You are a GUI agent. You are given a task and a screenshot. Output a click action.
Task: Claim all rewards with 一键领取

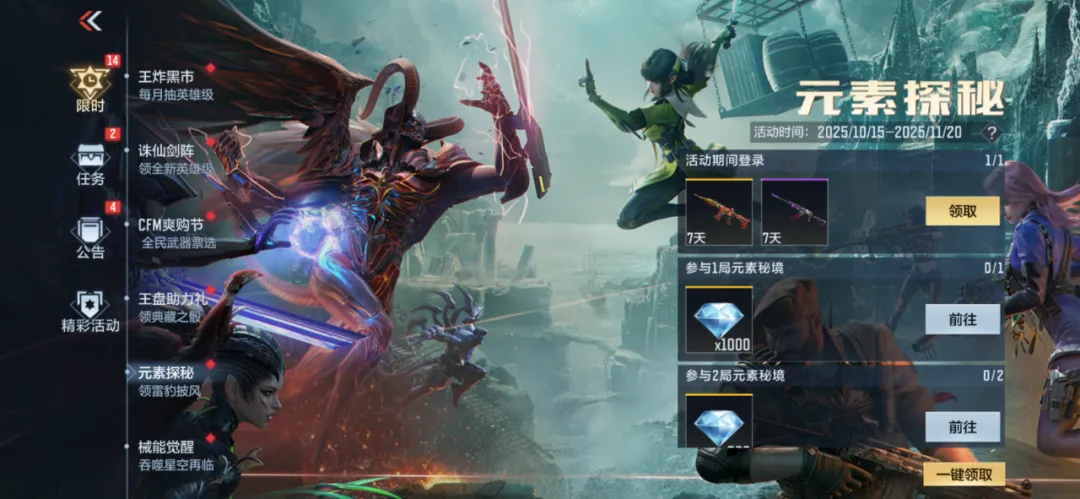pyautogui.click(x=964, y=475)
